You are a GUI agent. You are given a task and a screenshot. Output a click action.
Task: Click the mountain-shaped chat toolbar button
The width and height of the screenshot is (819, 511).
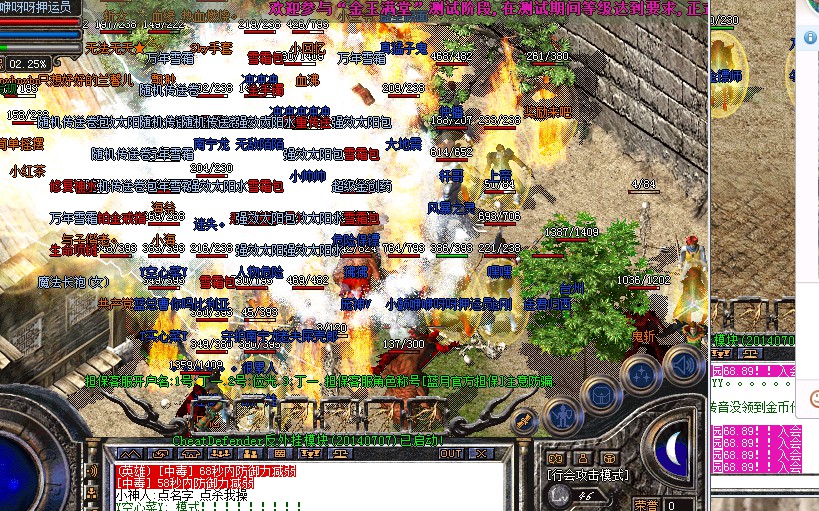tap(129, 453)
